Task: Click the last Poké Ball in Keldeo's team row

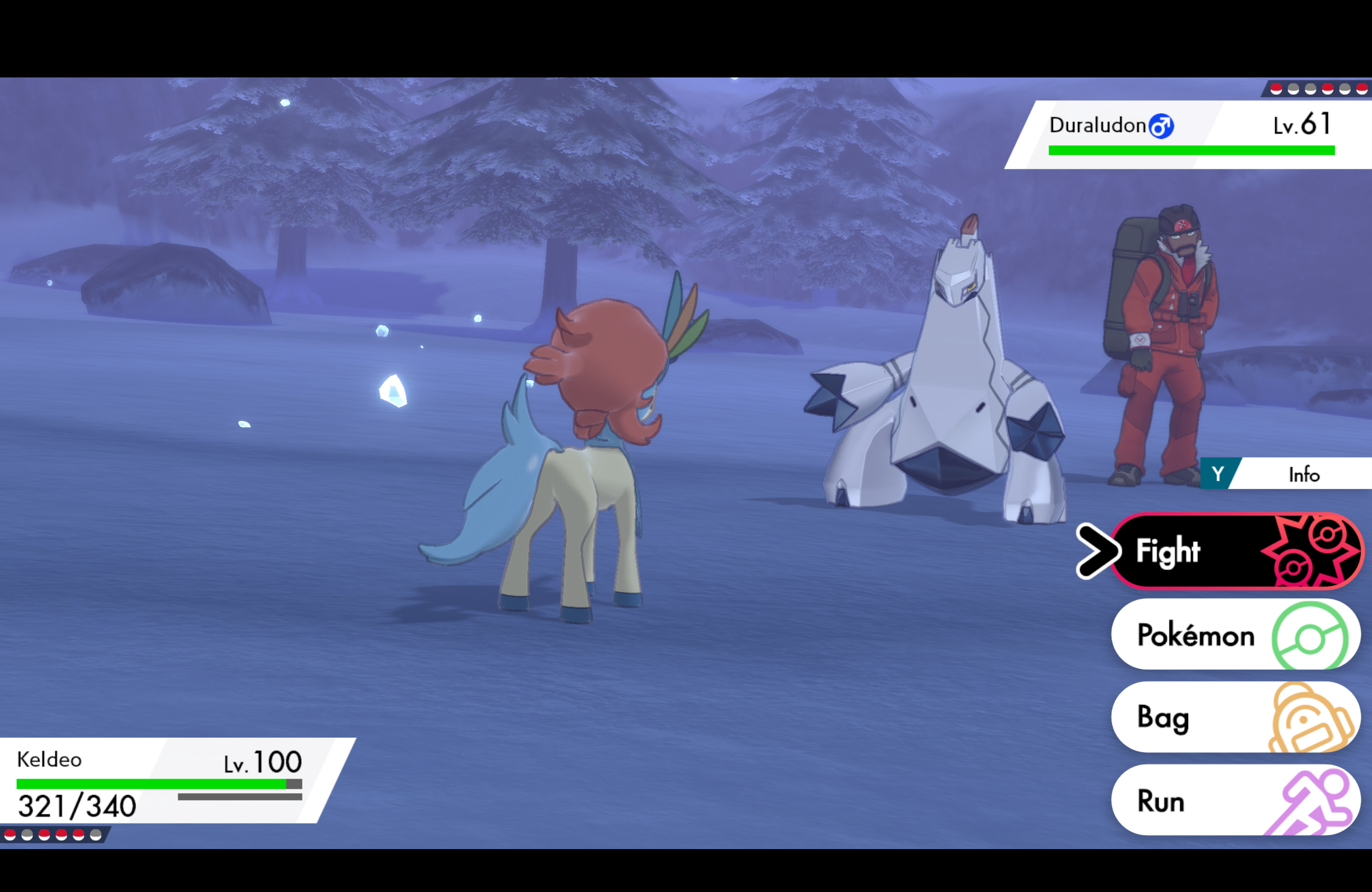Action: click(x=96, y=835)
